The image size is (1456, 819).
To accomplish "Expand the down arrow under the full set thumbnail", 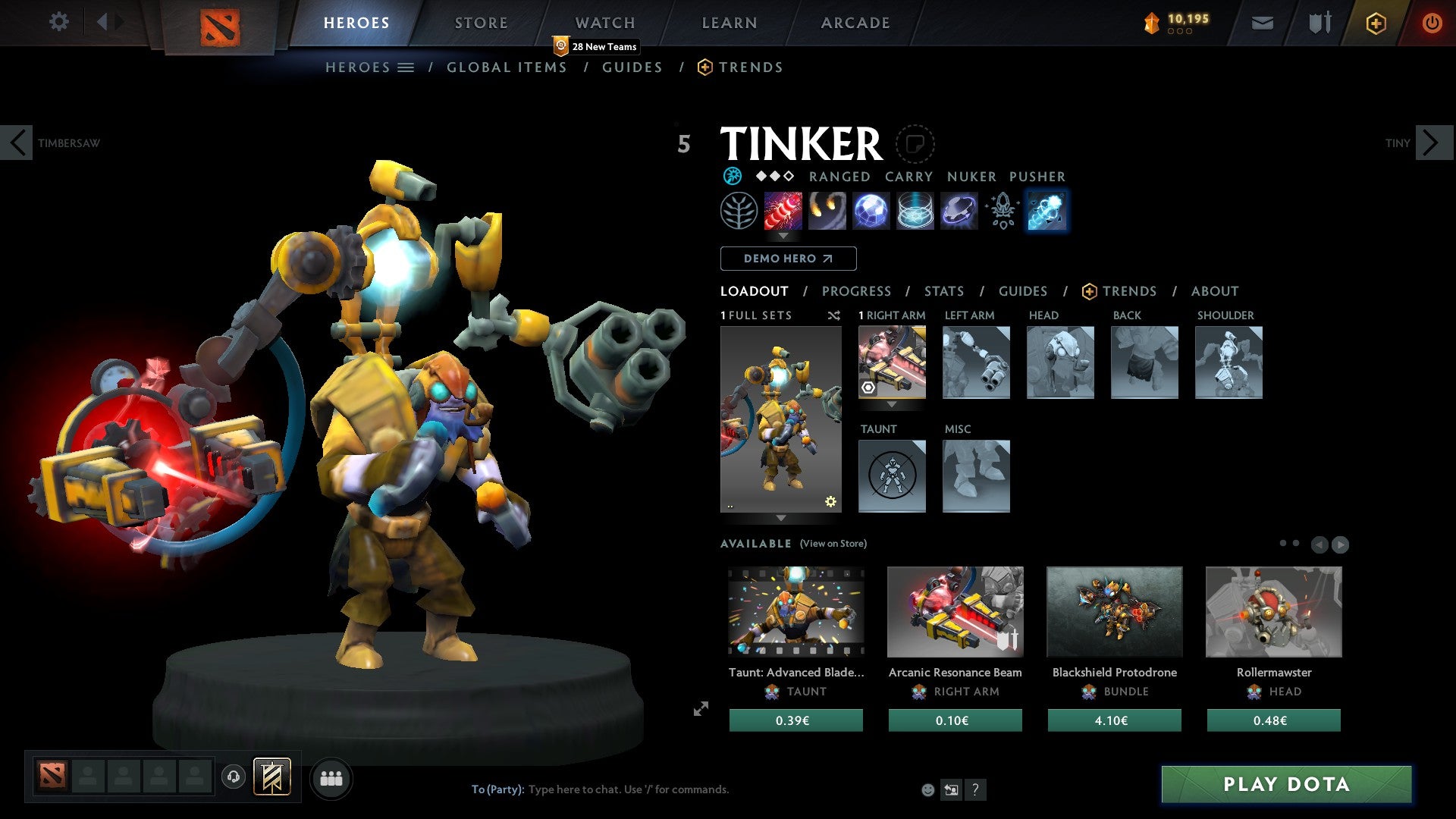I will point(781,518).
